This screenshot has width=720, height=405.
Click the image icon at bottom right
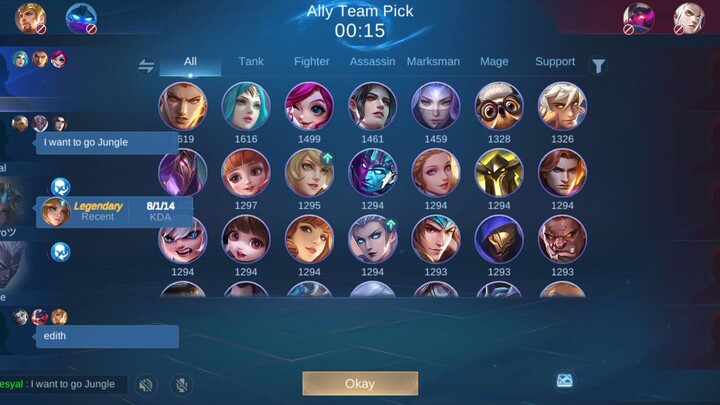tap(565, 381)
